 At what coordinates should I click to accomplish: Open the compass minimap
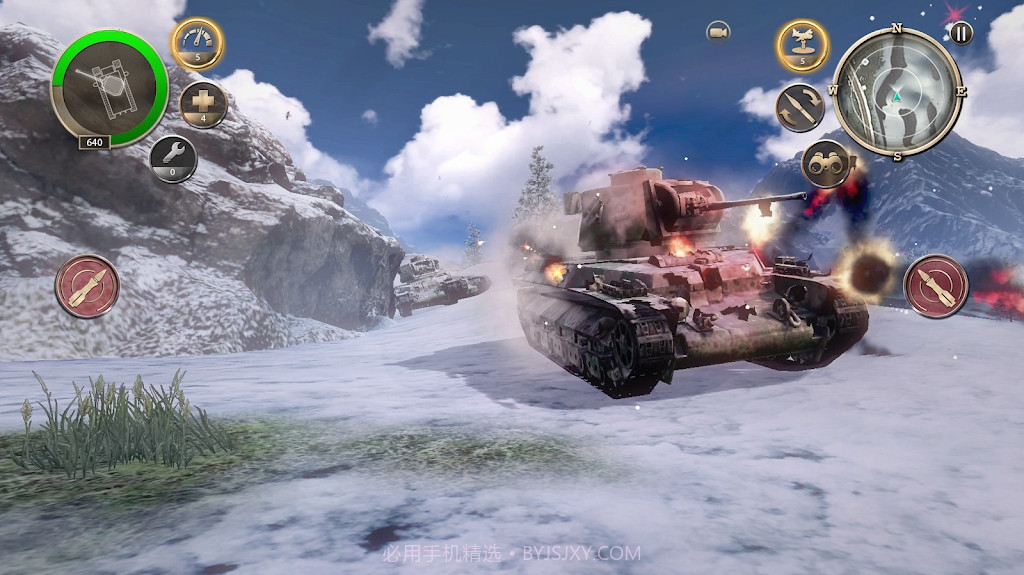(897, 94)
